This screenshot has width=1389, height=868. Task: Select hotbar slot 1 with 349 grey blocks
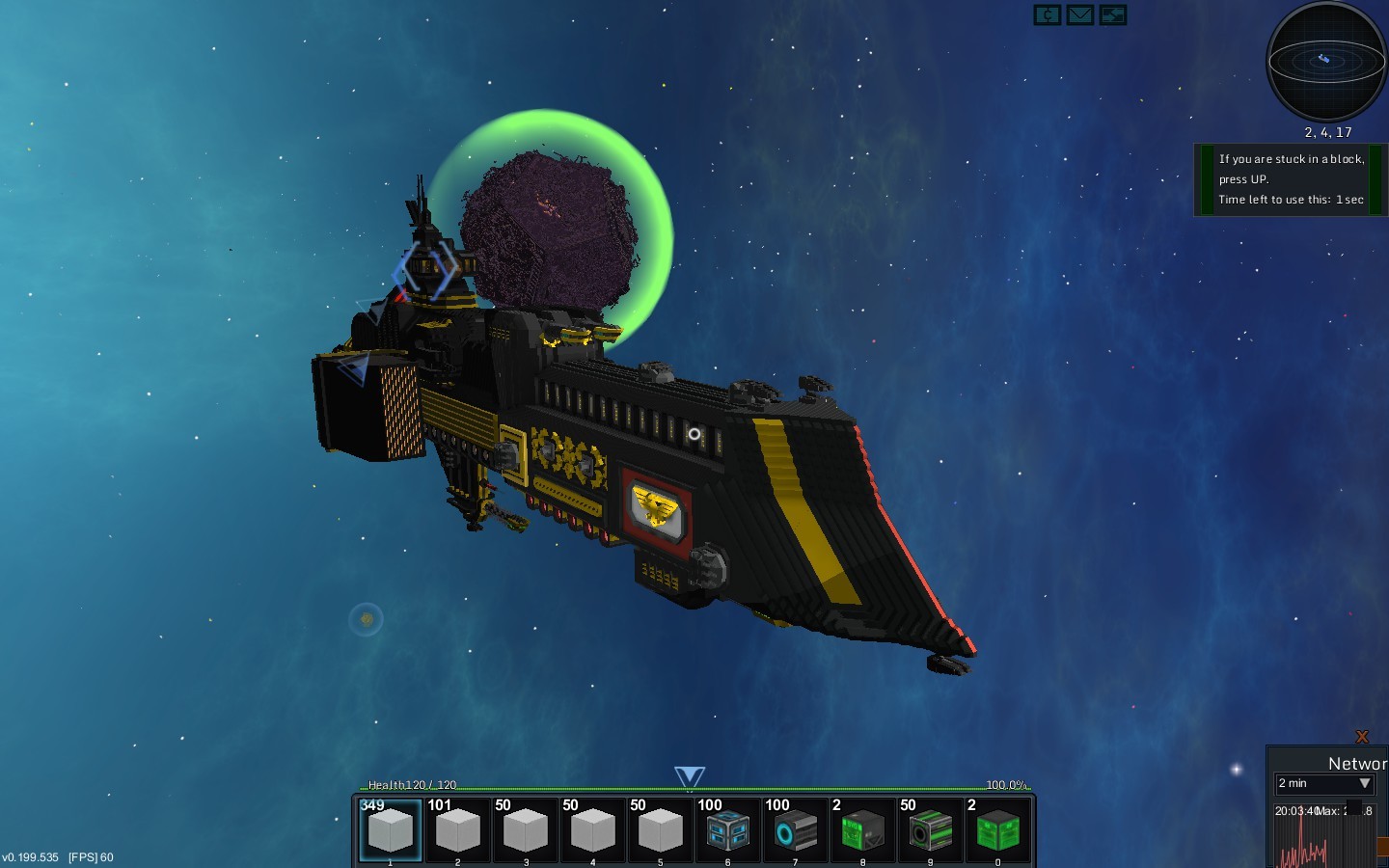tap(391, 829)
